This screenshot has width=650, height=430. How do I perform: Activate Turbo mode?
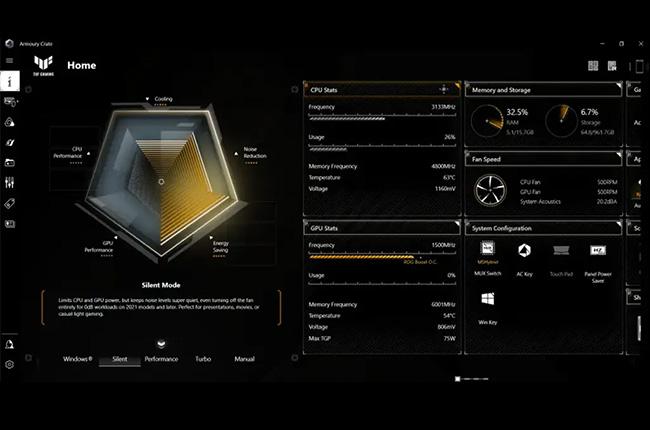[x=203, y=358]
